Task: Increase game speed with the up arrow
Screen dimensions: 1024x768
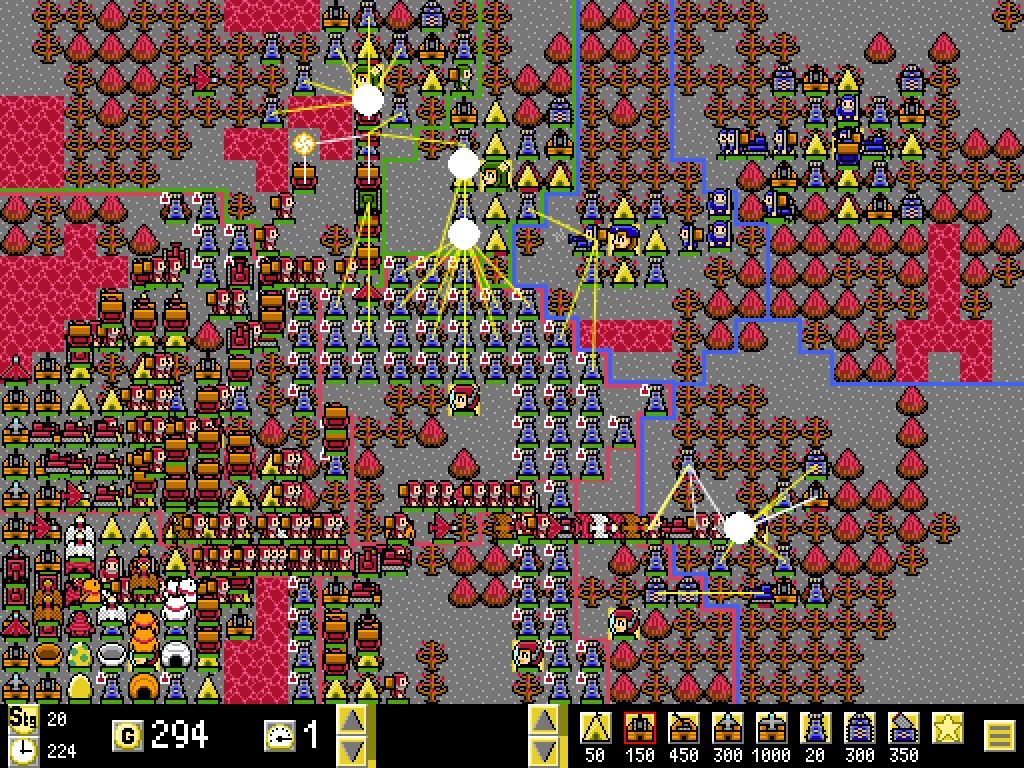Action: (x=351, y=720)
